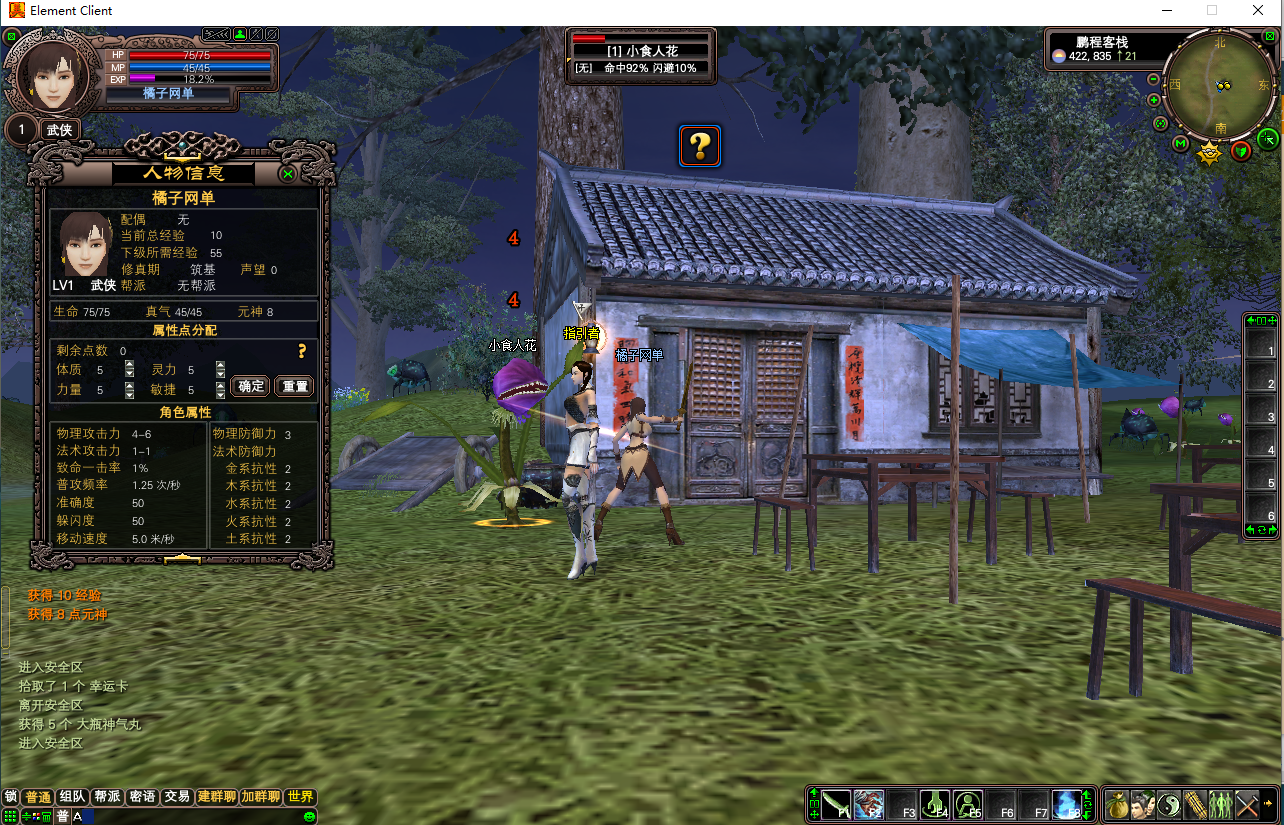The image size is (1284, 825).
Task: Toggle the 锁 chat lock
Action: click(x=10, y=796)
